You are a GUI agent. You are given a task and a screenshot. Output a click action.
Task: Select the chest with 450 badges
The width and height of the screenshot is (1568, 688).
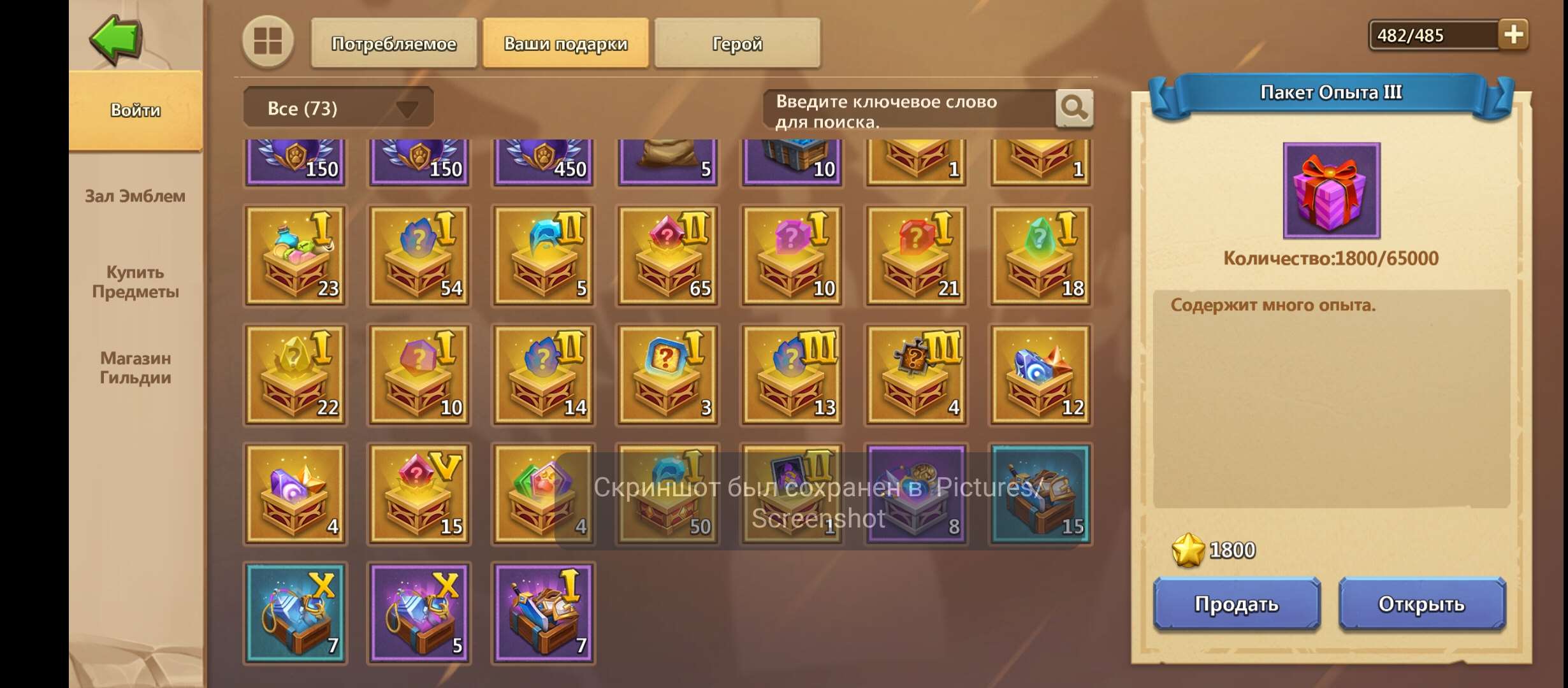pos(542,161)
